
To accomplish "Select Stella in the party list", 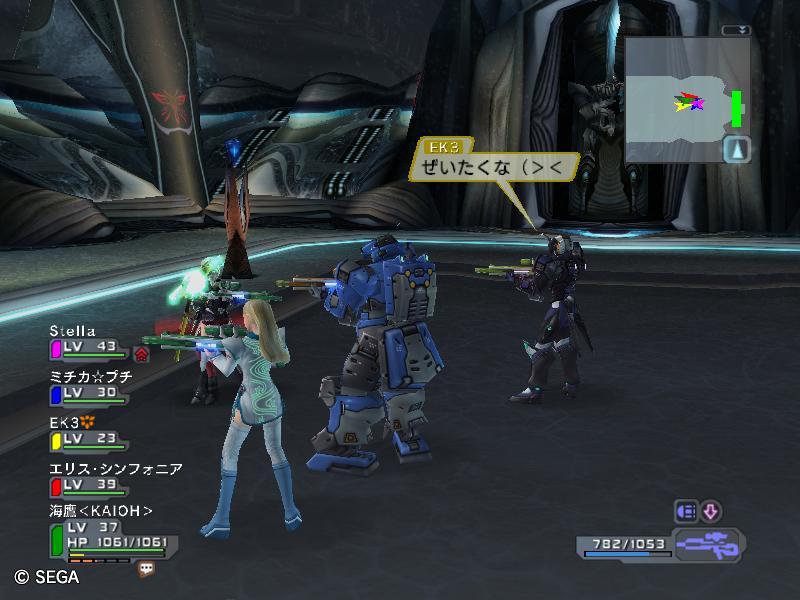I will click(73, 331).
